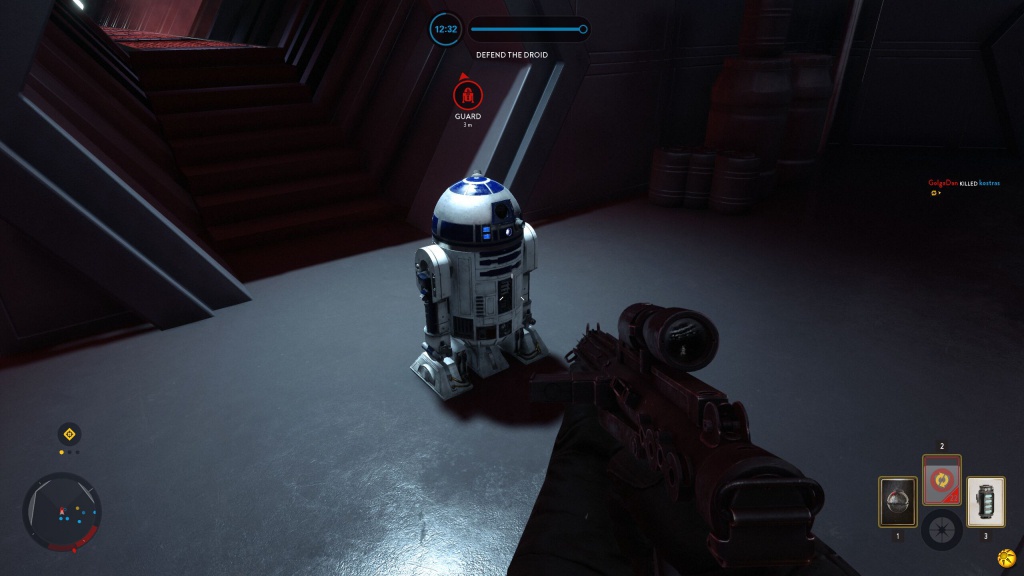1024x576 pixels.
Task: Select the yellow diamond token icon above radar
Action: [68, 434]
